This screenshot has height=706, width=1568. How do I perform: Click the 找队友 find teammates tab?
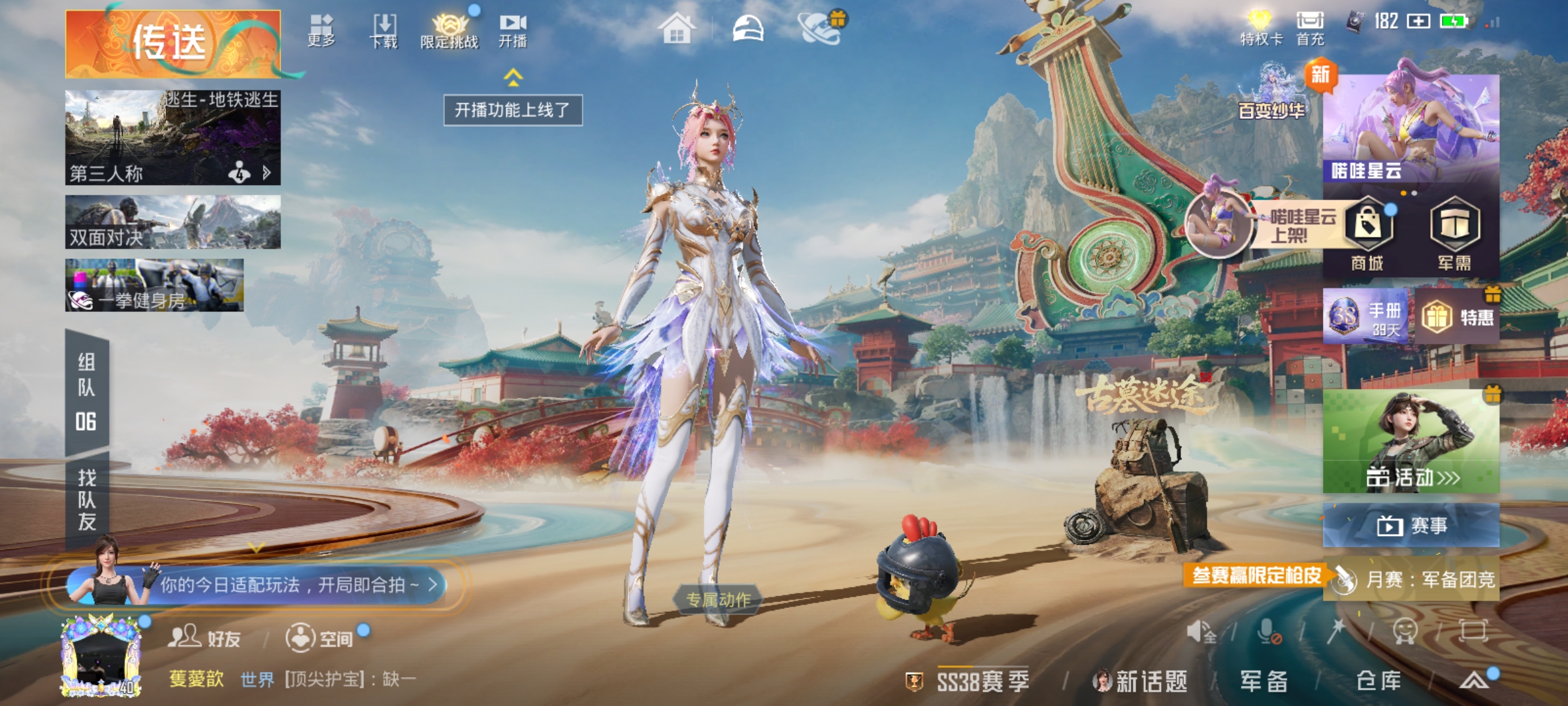click(x=87, y=500)
